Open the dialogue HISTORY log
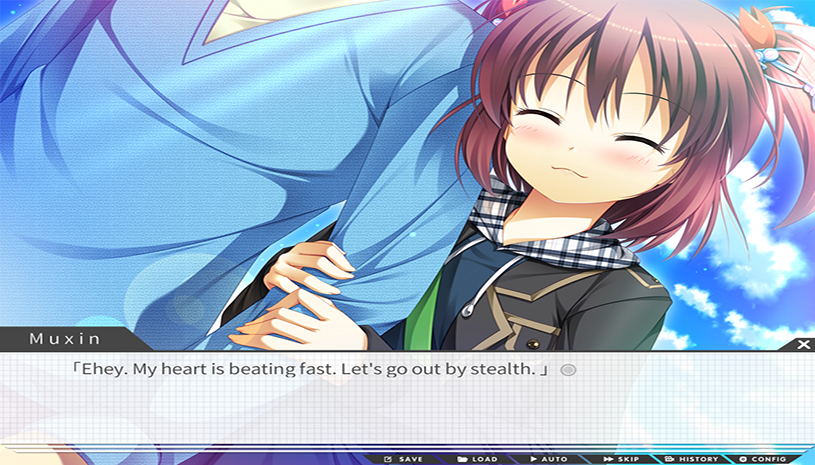This screenshot has height=465, width=815. click(692, 459)
